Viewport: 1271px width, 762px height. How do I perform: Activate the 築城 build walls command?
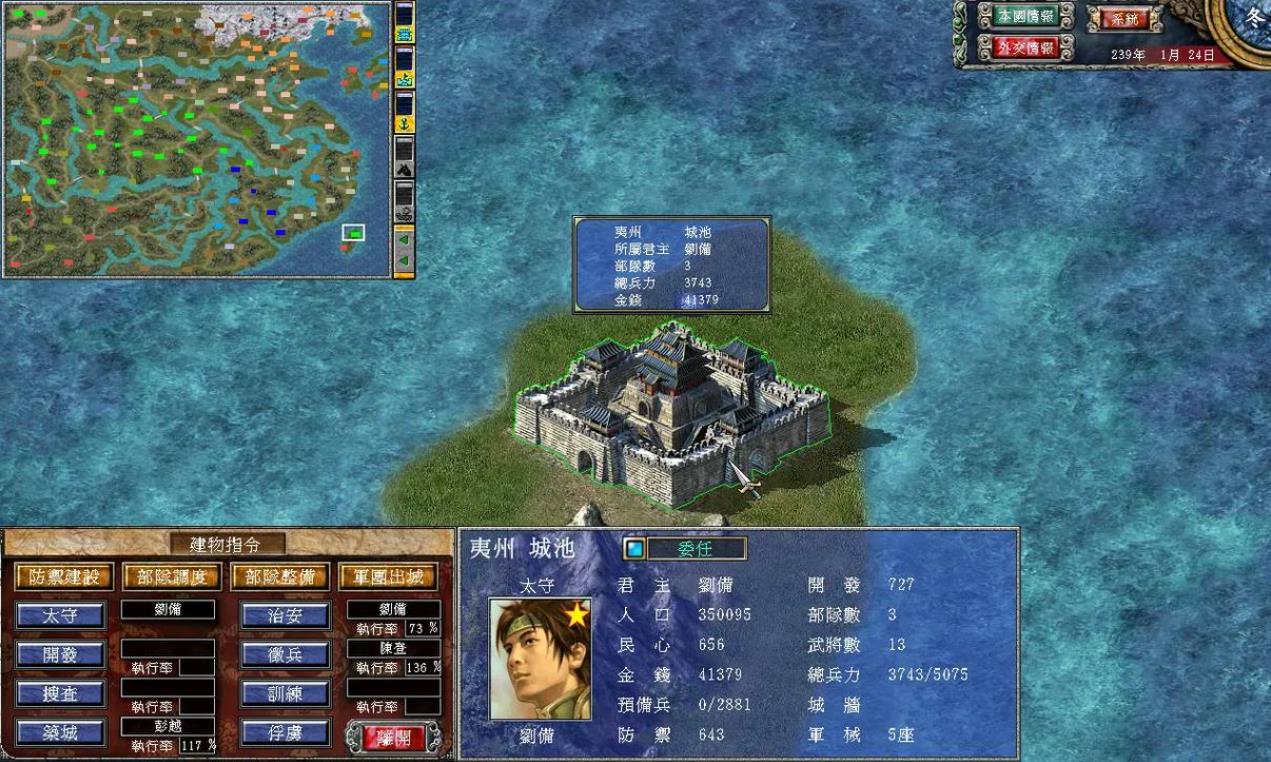pos(61,733)
